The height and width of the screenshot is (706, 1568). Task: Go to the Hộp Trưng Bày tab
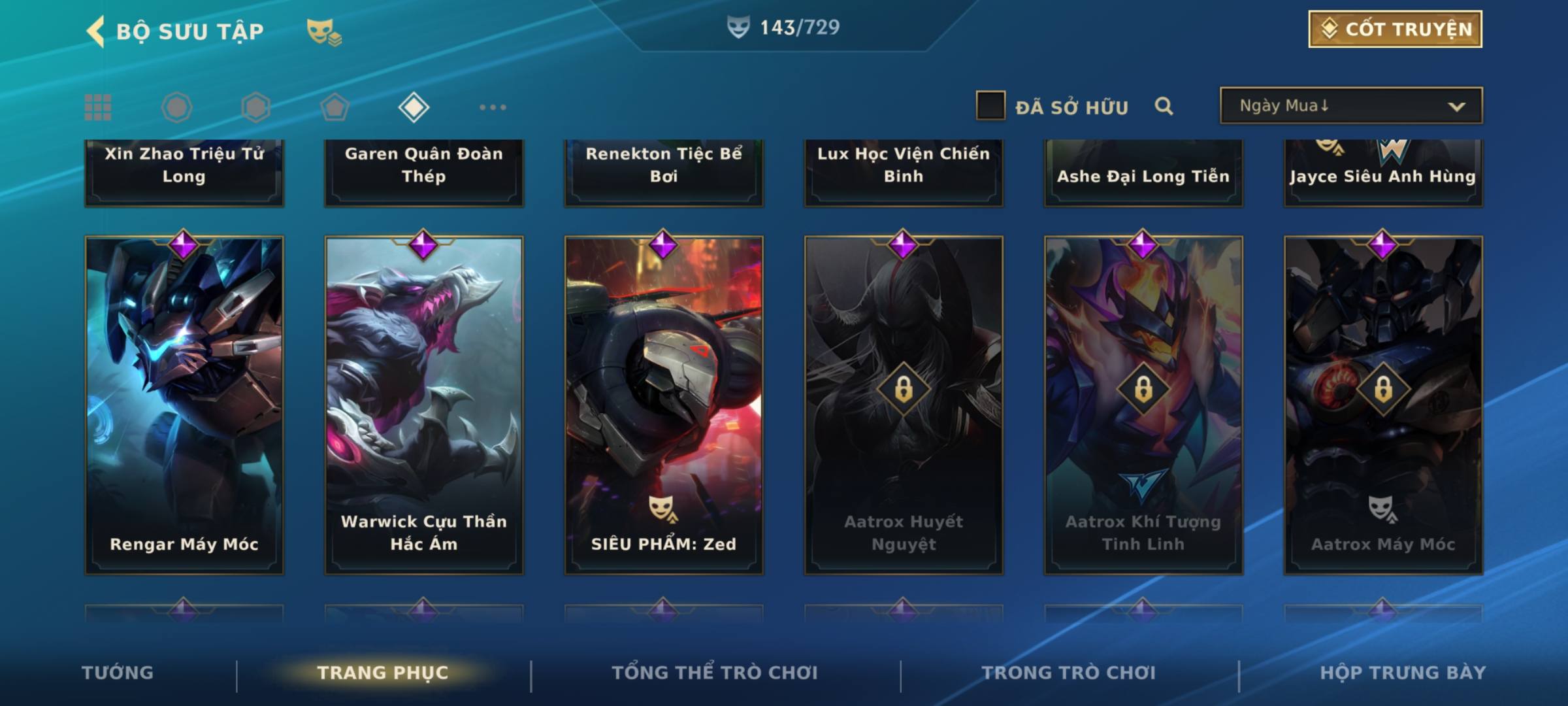click(1403, 673)
